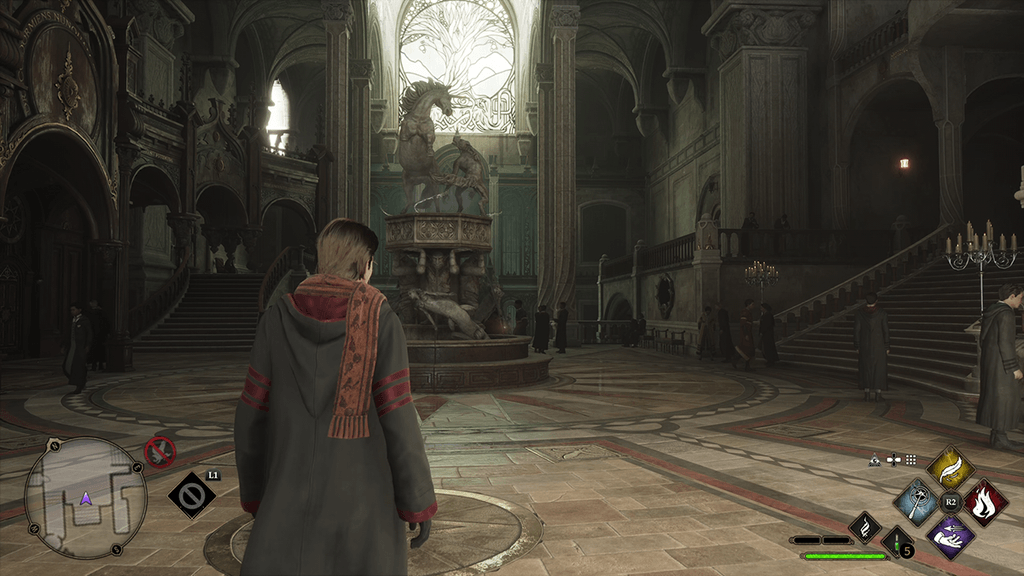Select the empty tool slot diamond
Screen dimensions: 1024x576
coord(191,494)
